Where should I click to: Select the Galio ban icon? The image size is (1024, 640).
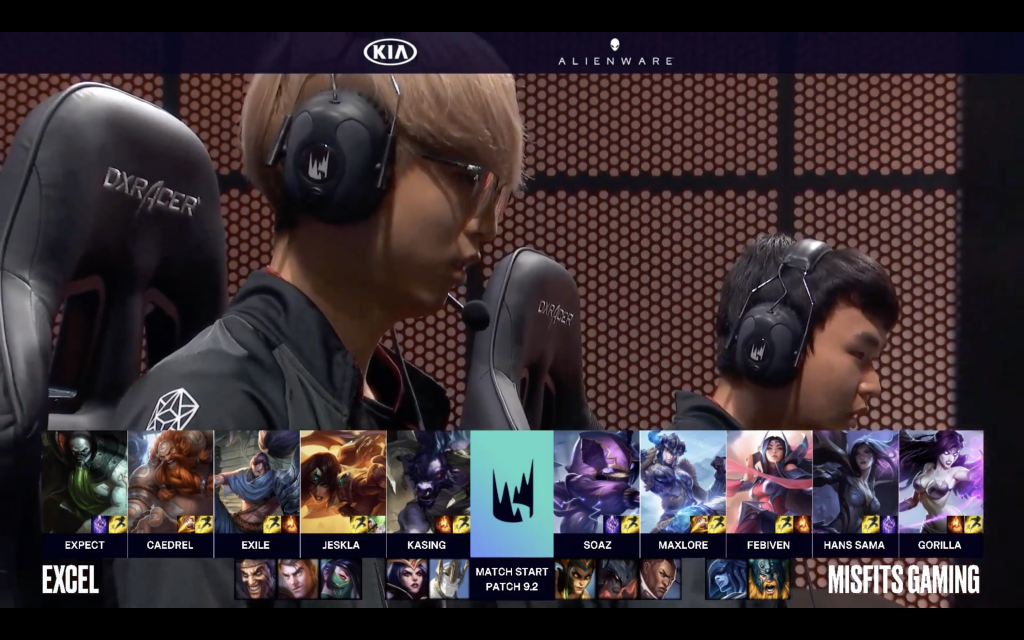click(449, 579)
